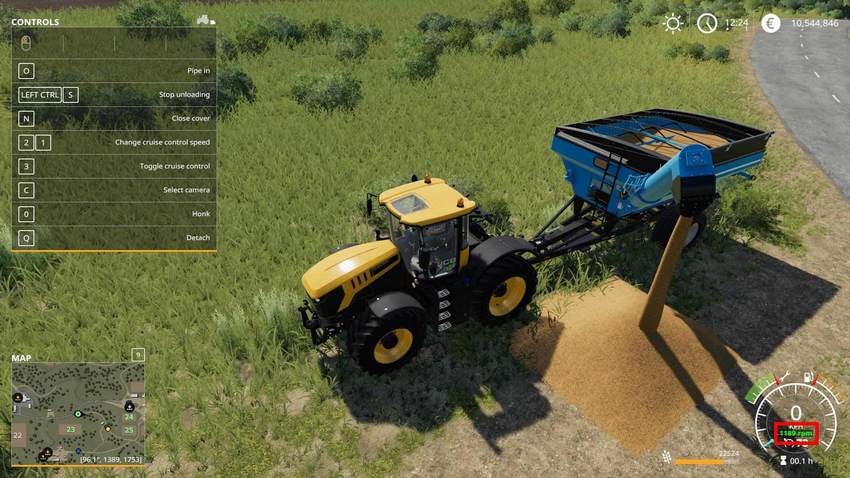Click the vehicle icon above Controls panel

tap(205, 20)
